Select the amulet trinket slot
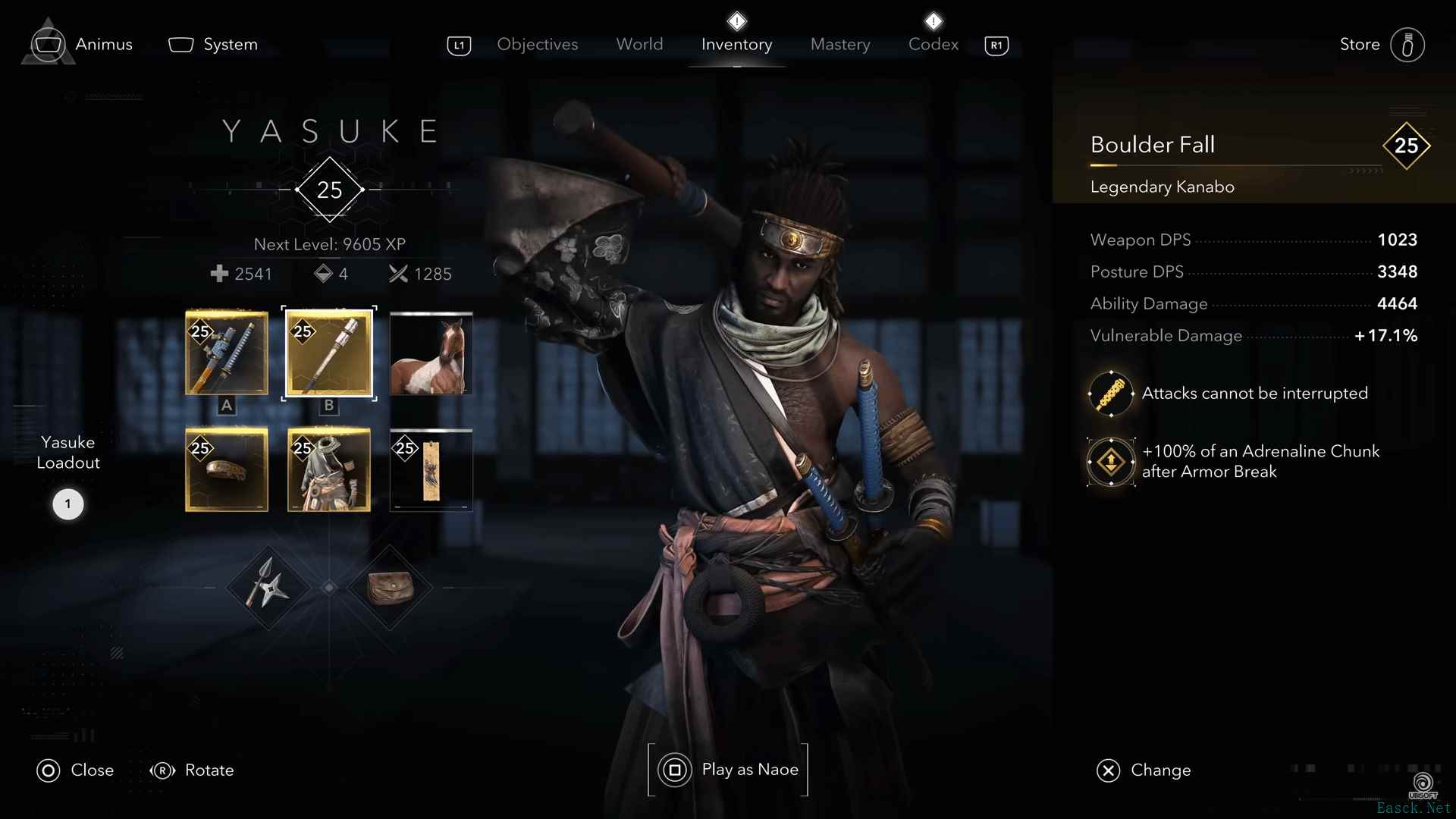 431,470
